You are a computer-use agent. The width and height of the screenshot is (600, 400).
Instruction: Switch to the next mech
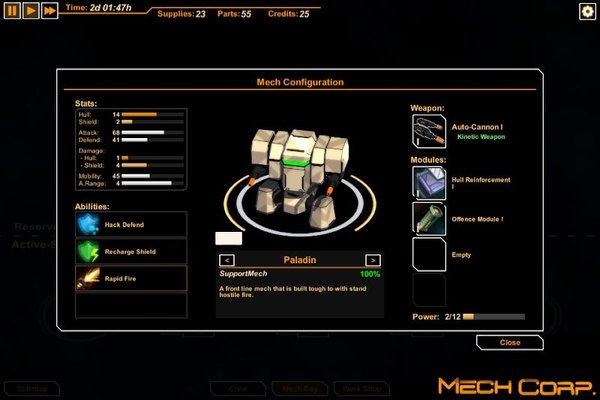(x=373, y=260)
